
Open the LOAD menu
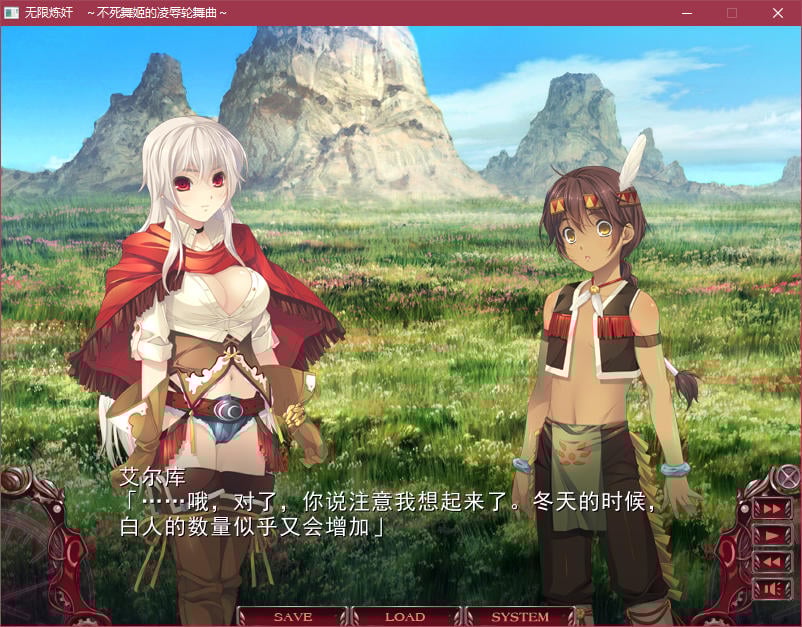coord(405,617)
